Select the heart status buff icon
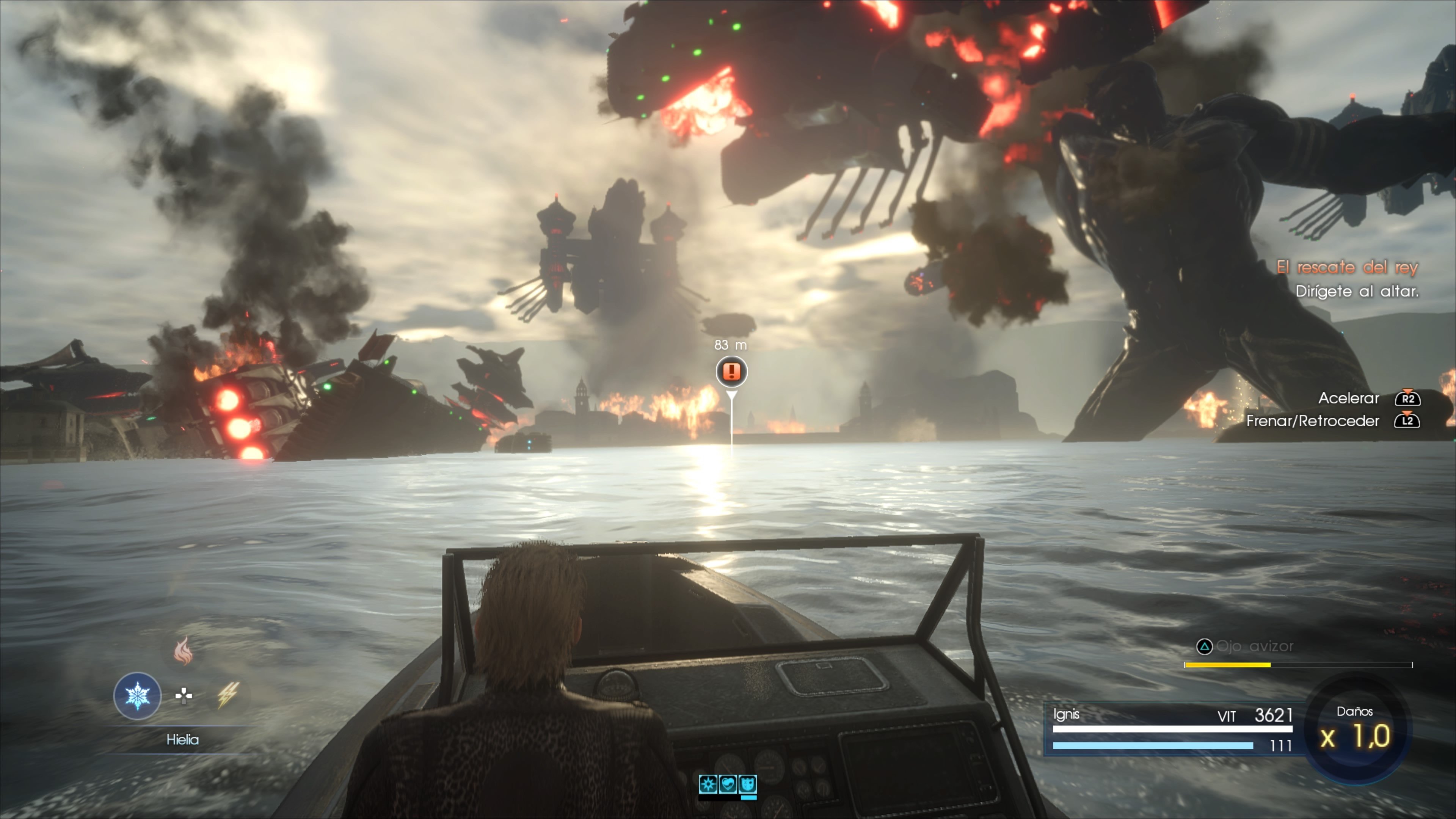The width and height of the screenshot is (1456, 819). 728,784
